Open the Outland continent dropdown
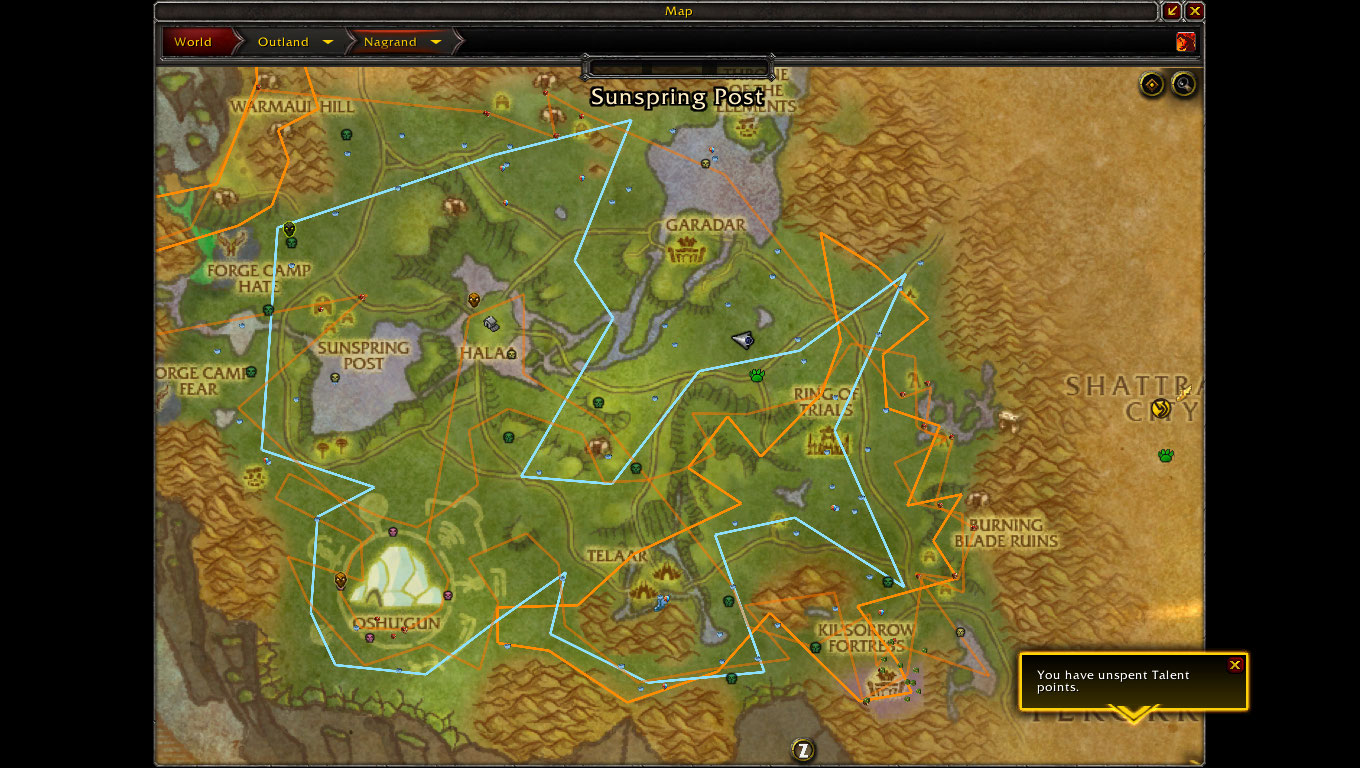The width and height of the screenshot is (1360, 768). 327,42
